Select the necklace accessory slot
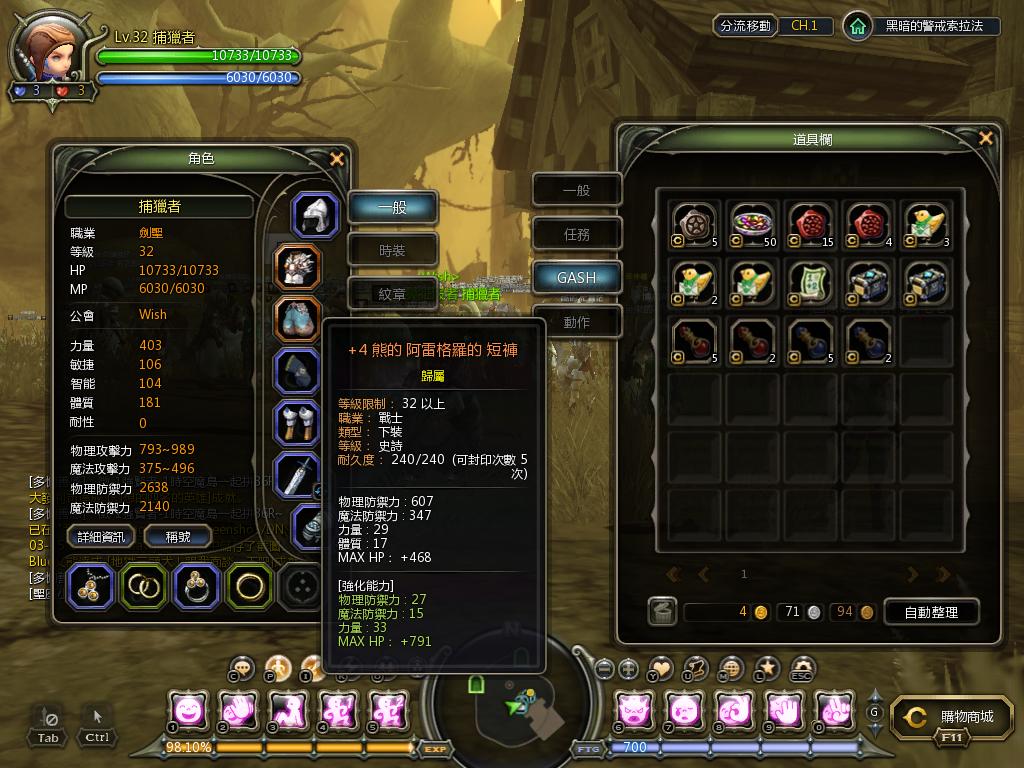Screen dimensions: 1024x768 tap(92, 586)
